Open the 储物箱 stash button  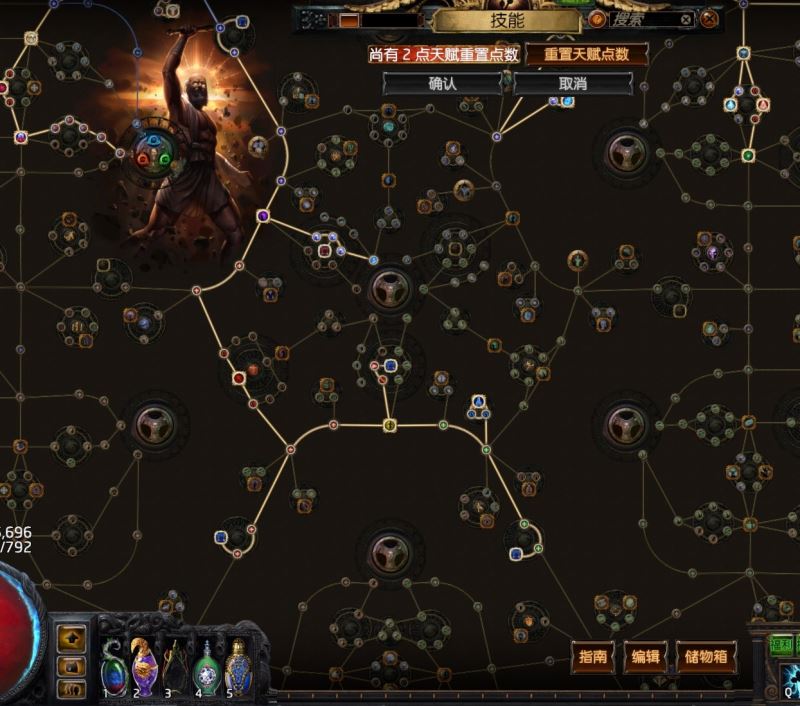click(706, 657)
